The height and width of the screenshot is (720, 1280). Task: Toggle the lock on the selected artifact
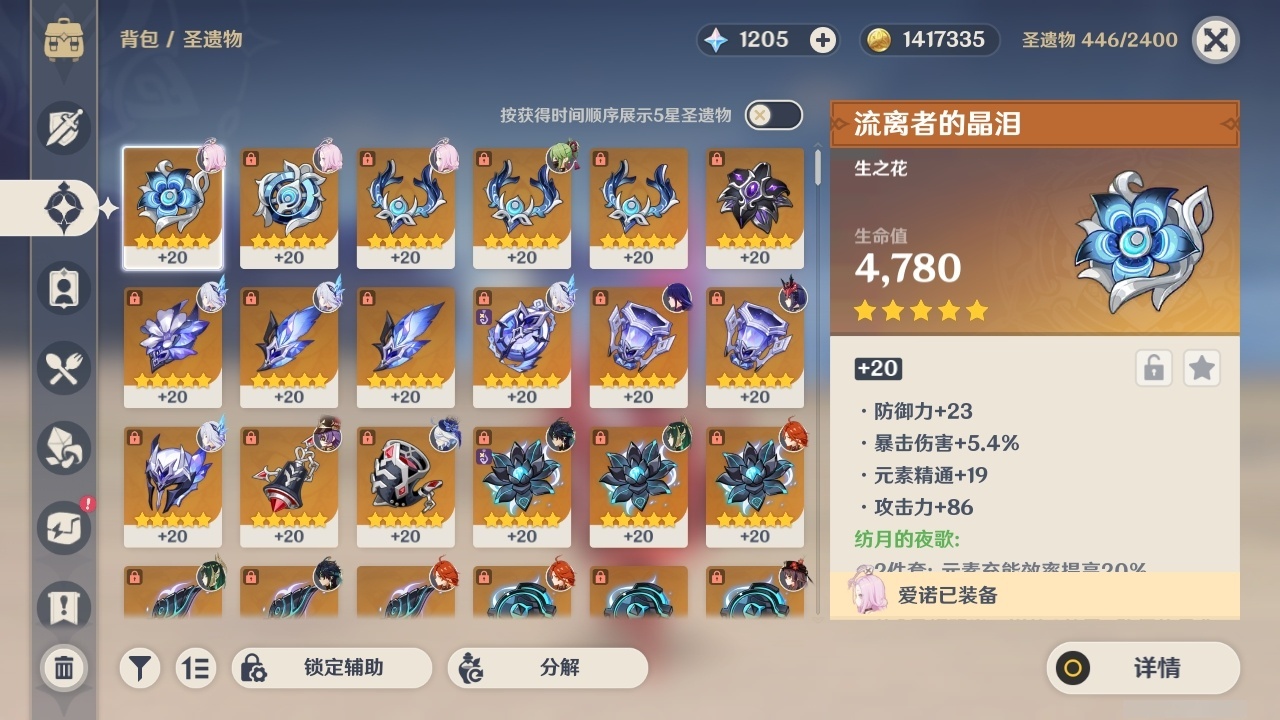pyautogui.click(x=1152, y=368)
